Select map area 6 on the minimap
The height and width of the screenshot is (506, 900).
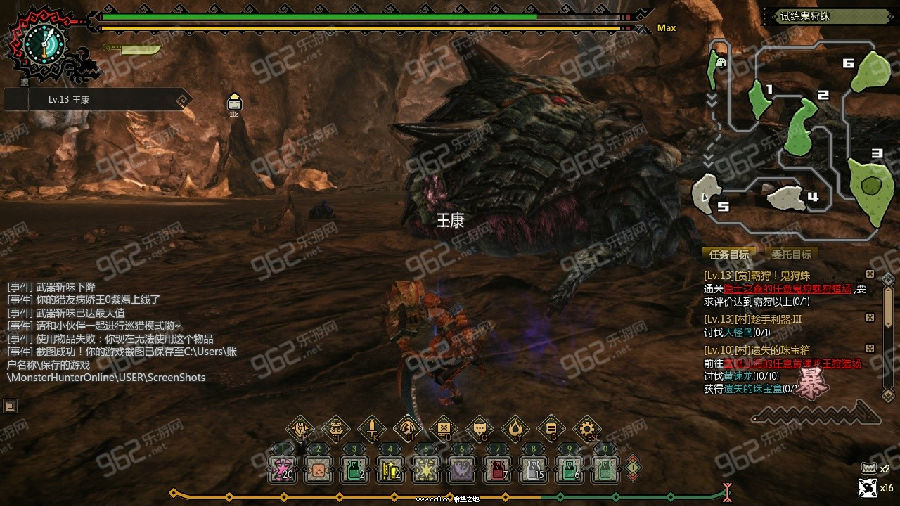tap(872, 68)
